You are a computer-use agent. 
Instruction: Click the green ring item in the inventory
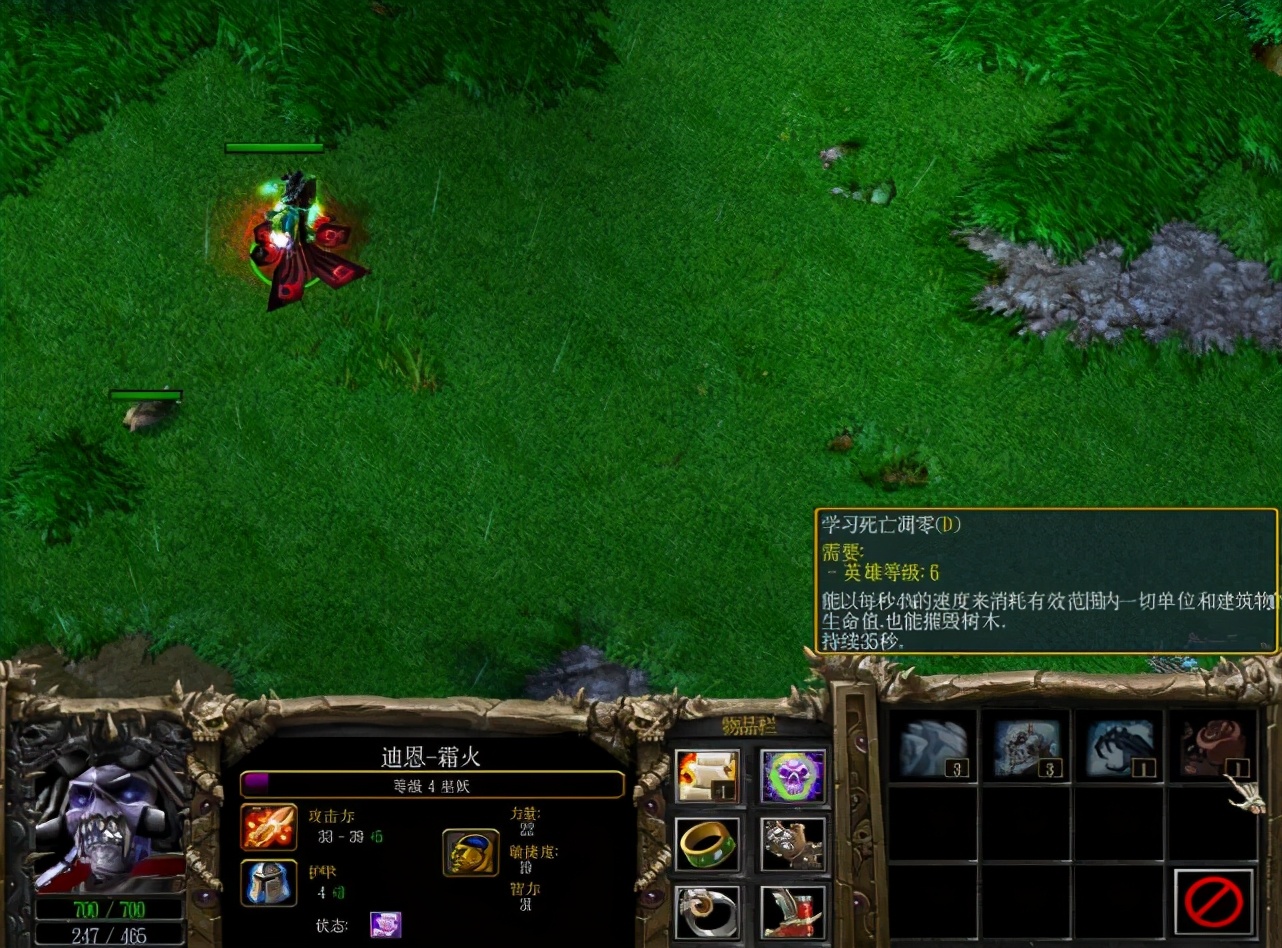point(707,843)
